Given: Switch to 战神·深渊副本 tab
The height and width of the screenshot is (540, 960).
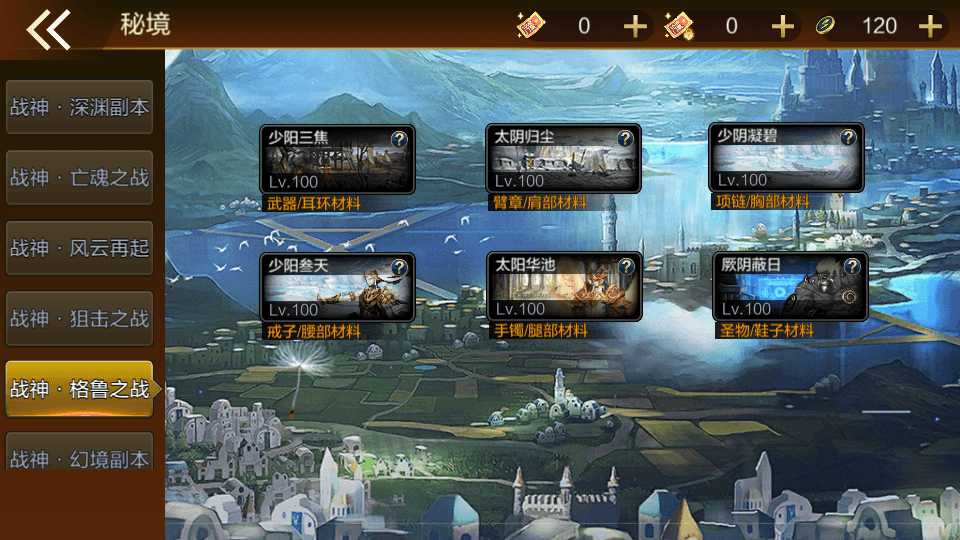Looking at the screenshot, I should (79, 107).
